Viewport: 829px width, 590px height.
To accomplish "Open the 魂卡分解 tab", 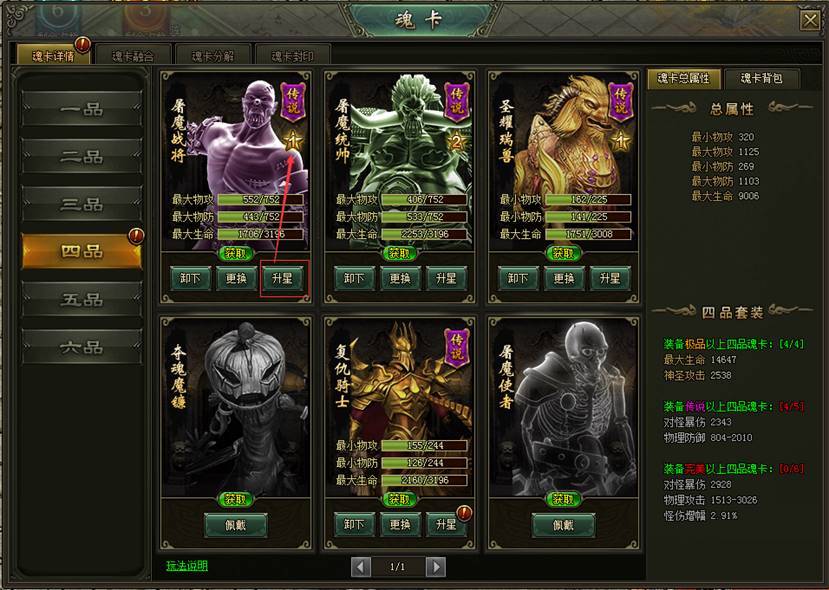I will point(213,56).
